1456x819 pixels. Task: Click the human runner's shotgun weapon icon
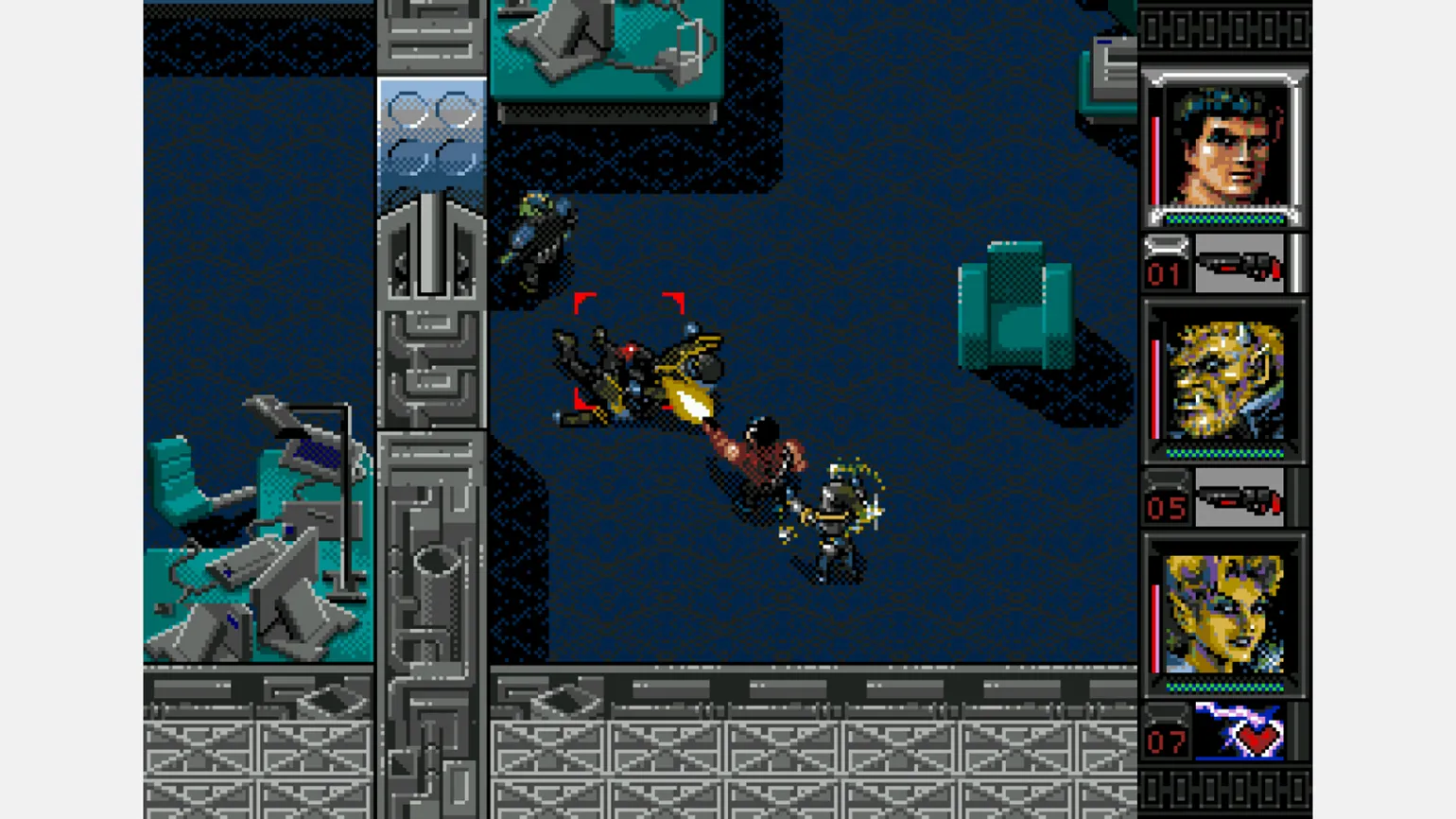pos(1239,265)
